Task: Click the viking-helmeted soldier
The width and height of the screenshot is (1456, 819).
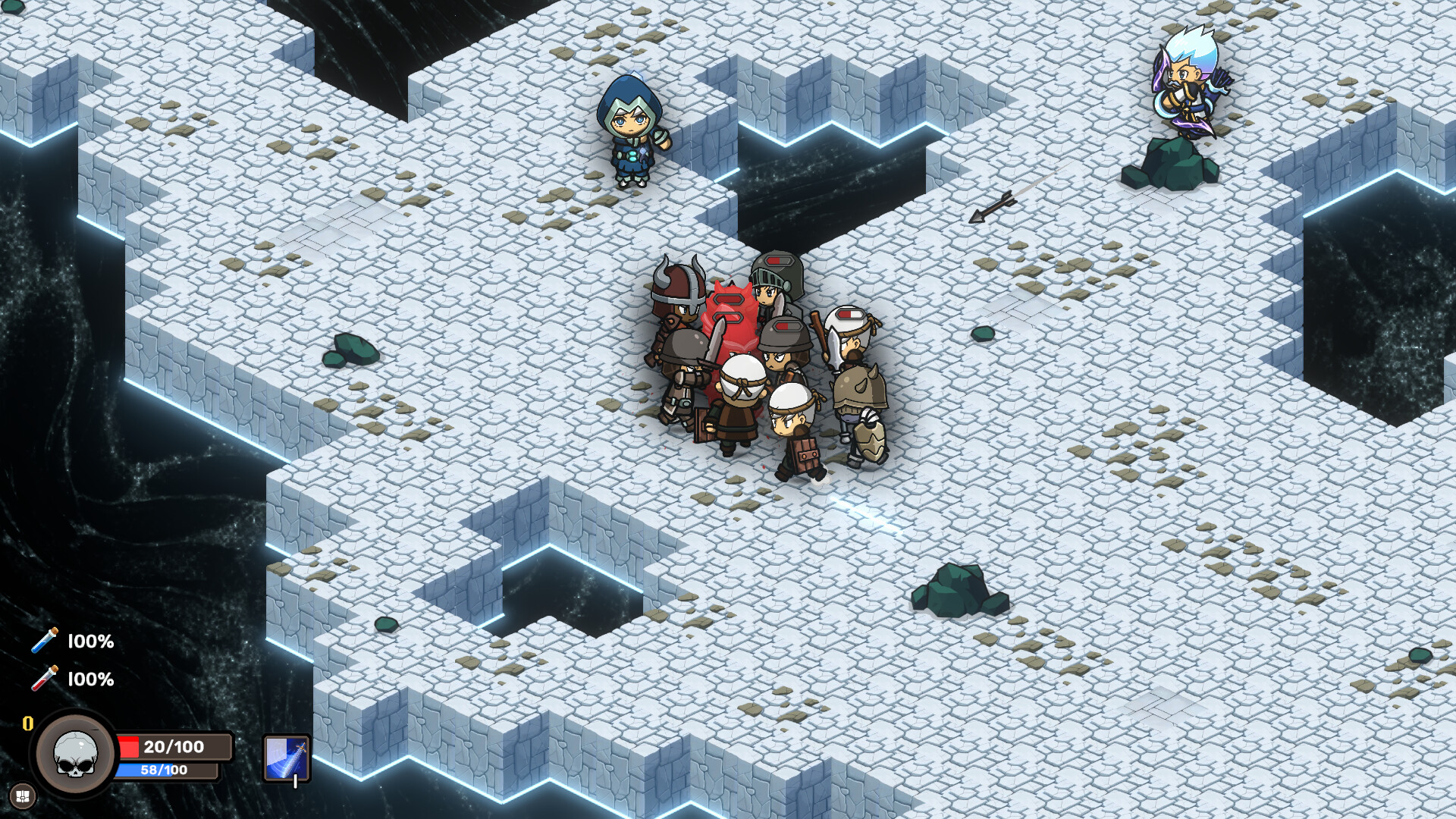Action: 677,303
